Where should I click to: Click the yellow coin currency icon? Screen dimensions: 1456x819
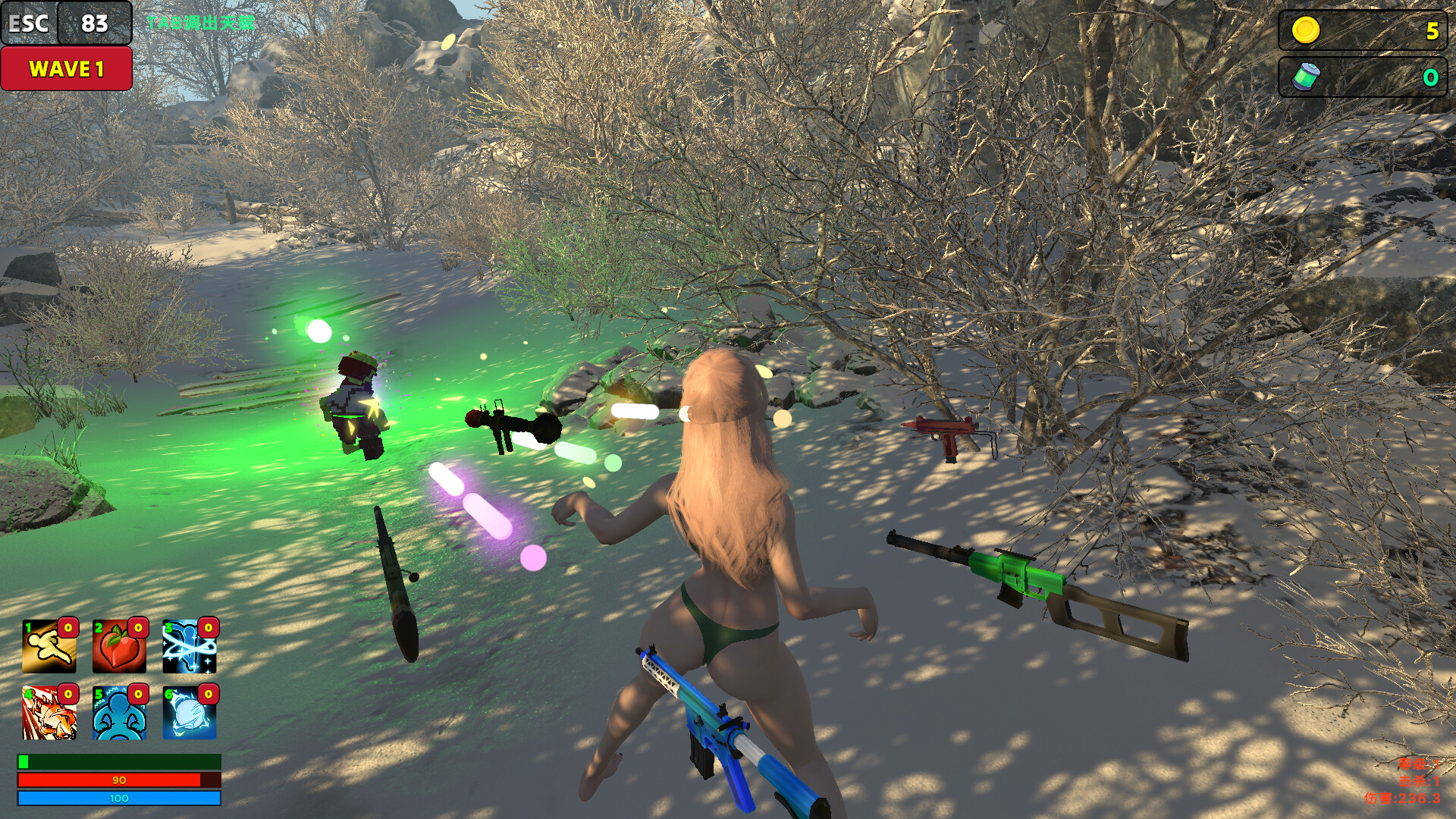point(1307,30)
